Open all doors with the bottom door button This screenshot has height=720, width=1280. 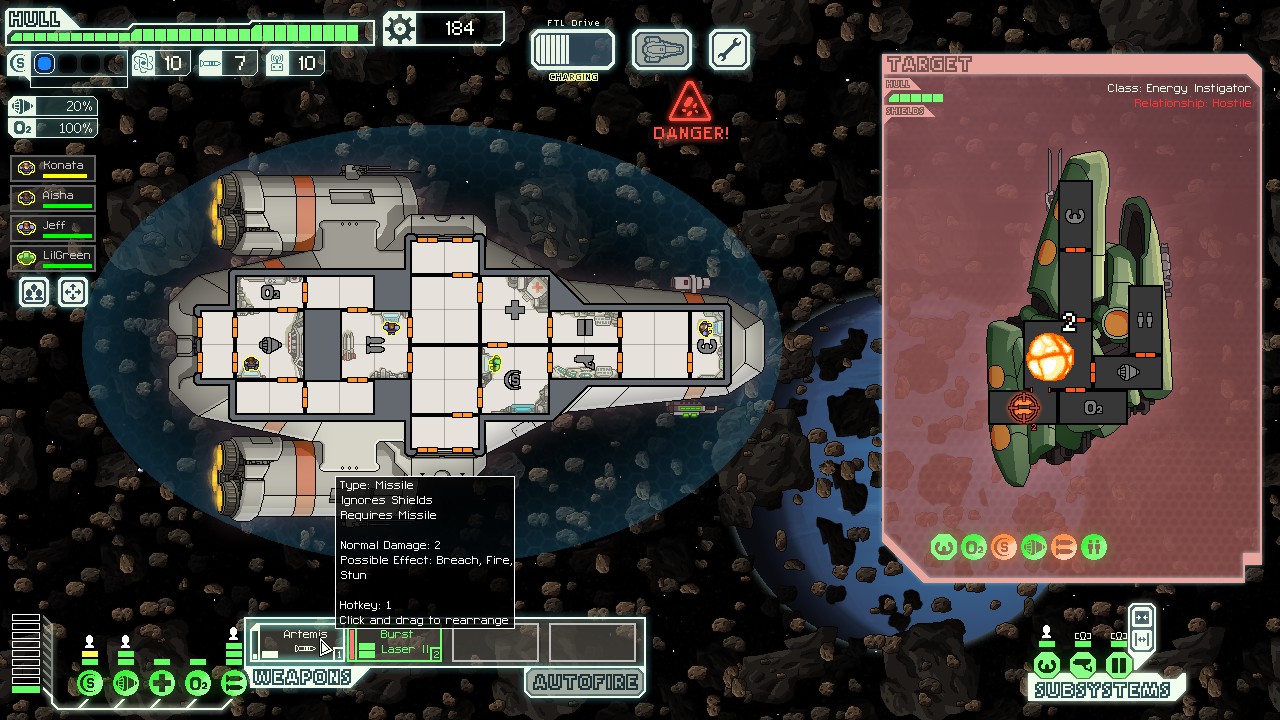tap(1142, 639)
